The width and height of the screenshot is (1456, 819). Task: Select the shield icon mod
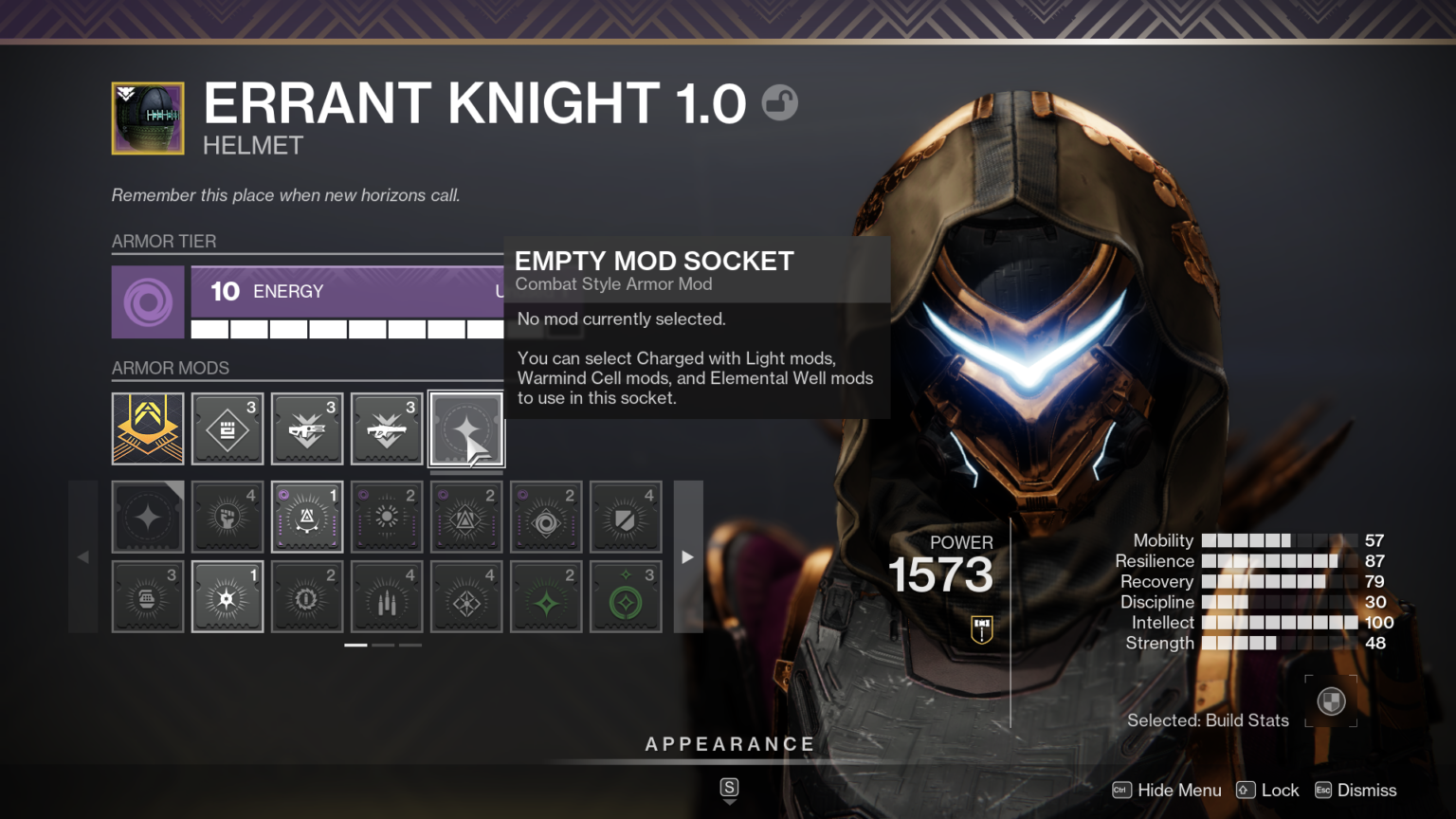coord(626,517)
